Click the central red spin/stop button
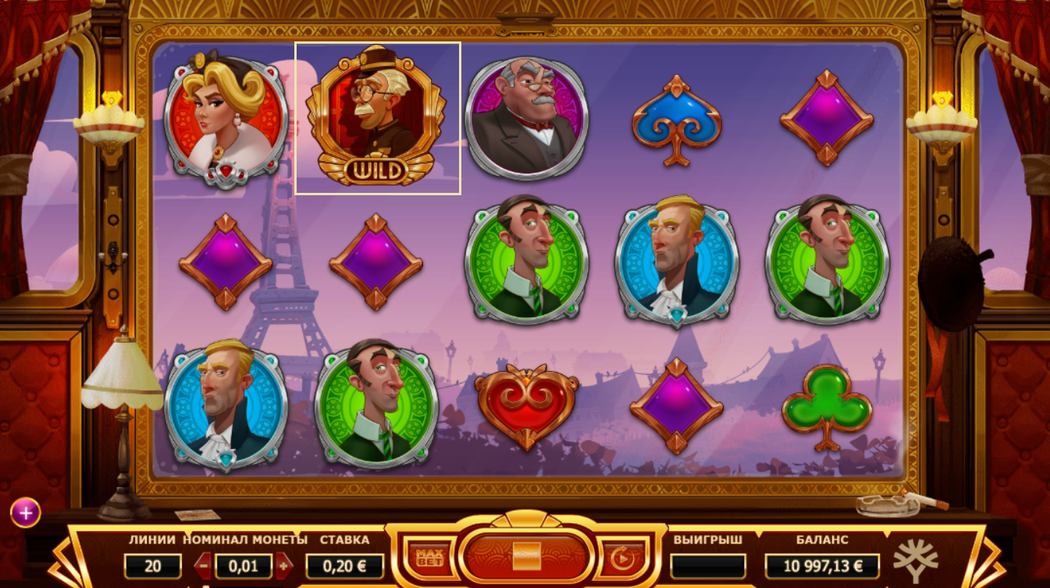 [x=526, y=555]
